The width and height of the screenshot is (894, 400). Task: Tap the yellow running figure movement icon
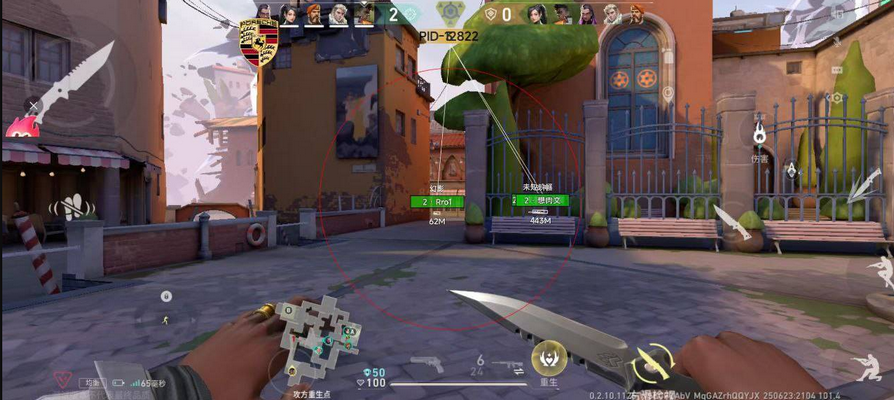(166, 319)
